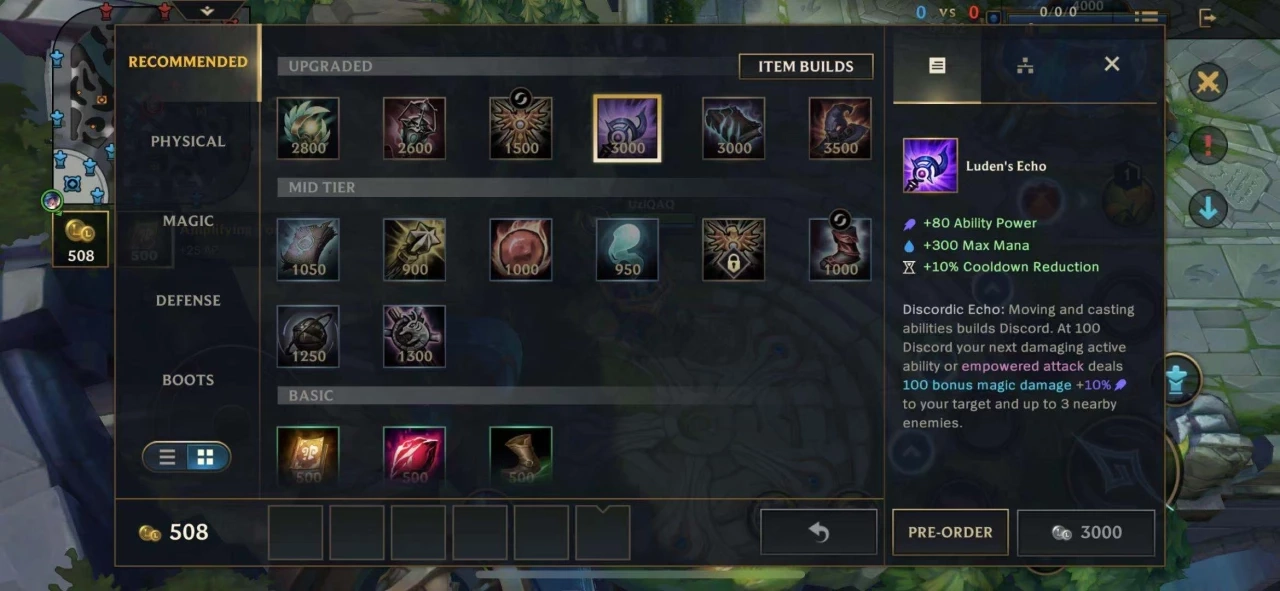Close the shop window

point(1111,64)
